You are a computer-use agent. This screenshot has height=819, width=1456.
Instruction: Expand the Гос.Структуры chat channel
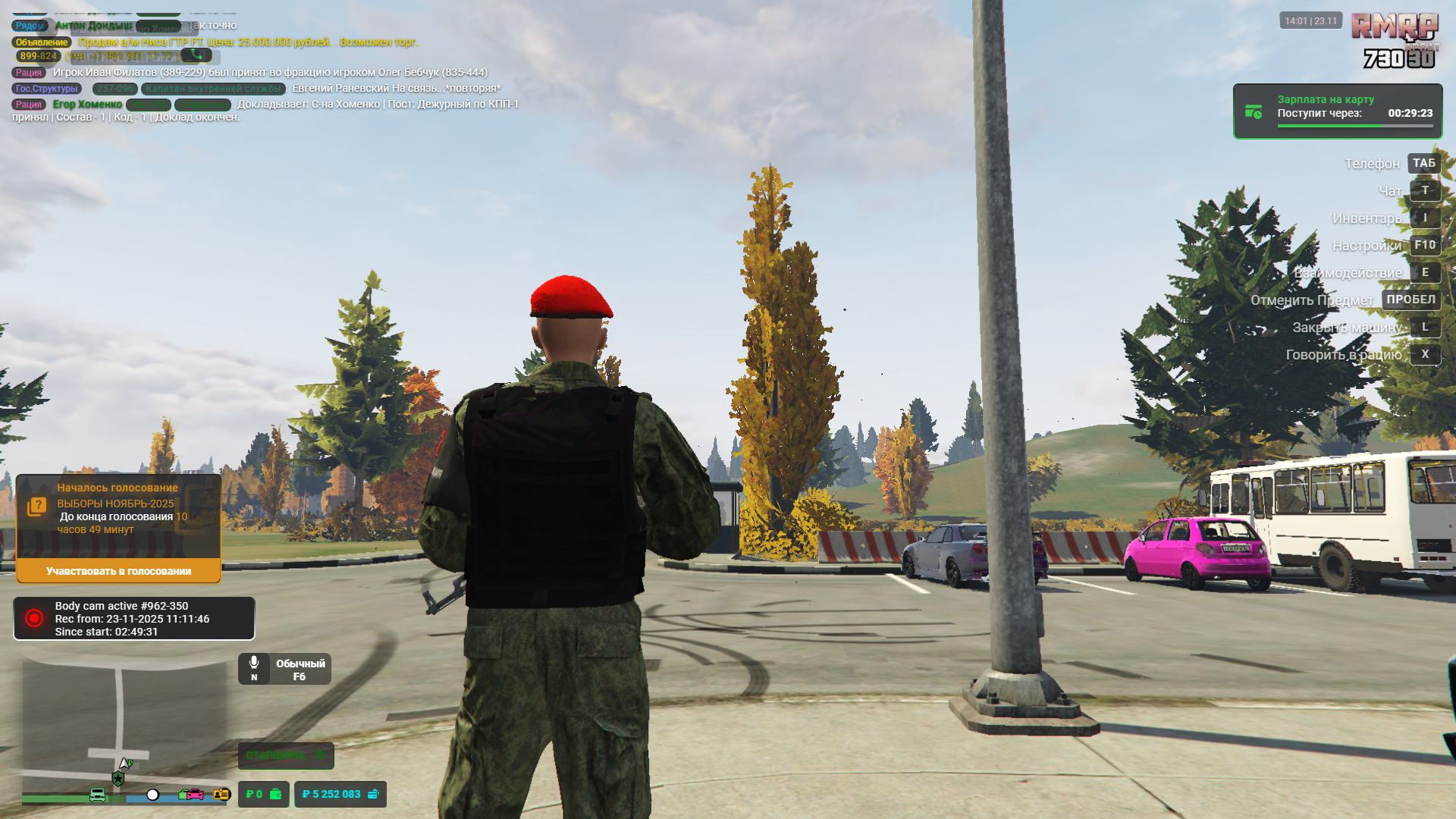click(x=45, y=89)
